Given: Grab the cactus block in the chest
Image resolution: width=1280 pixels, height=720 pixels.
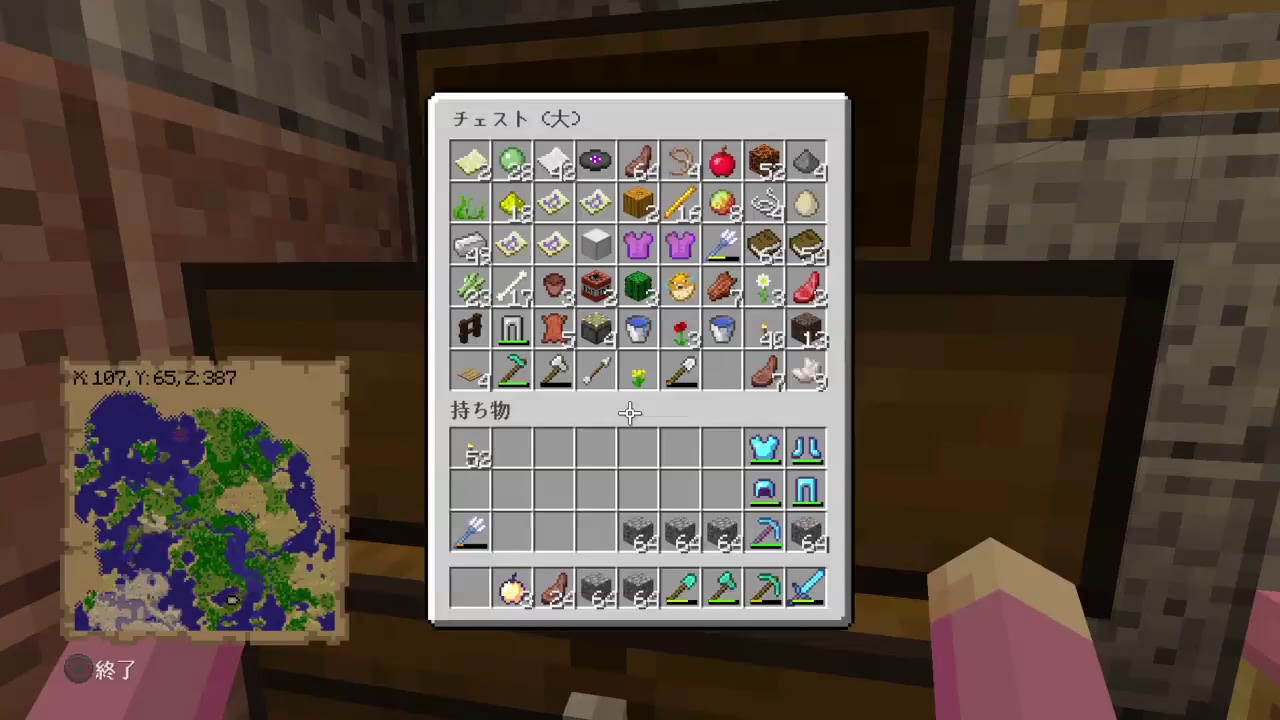Looking at the screenshot, I should click(x=639, y=289).
